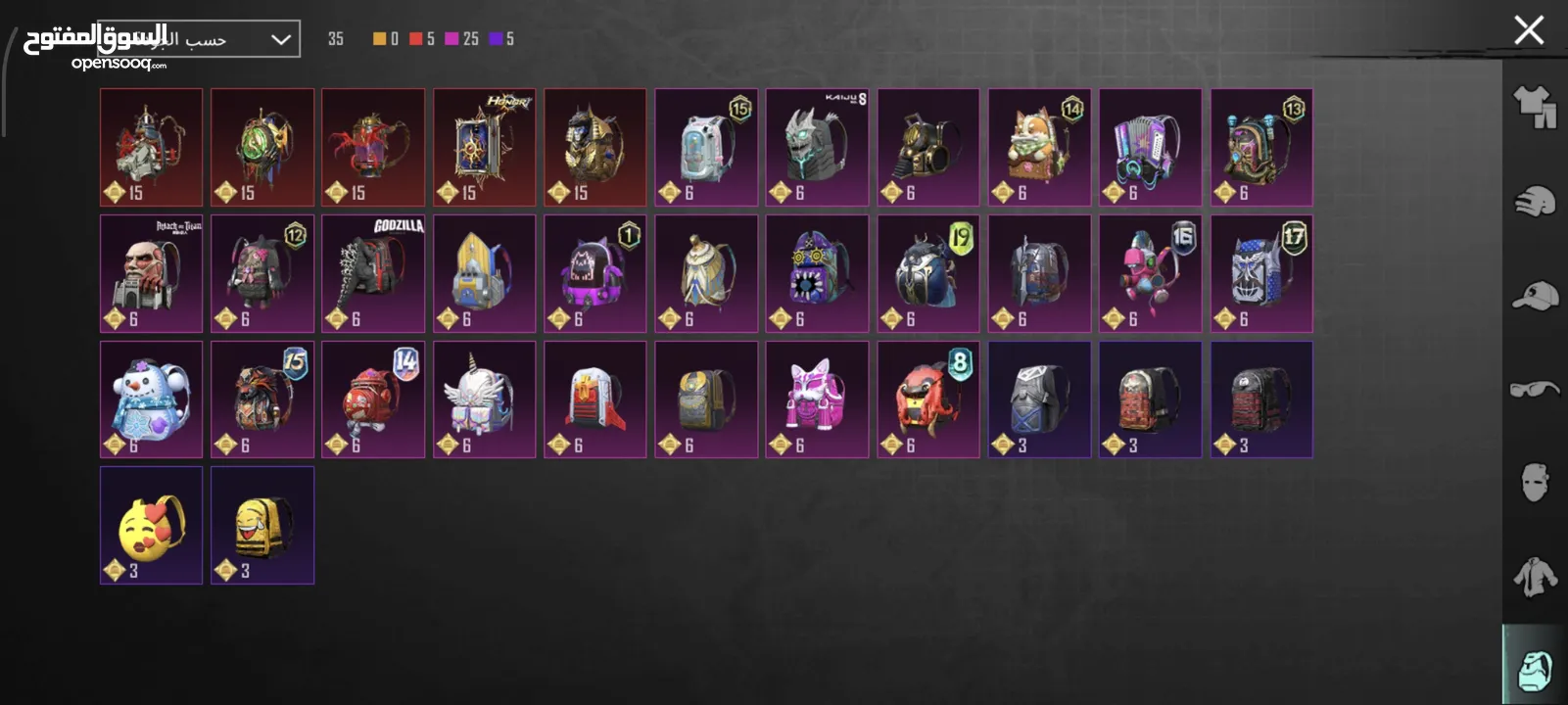
Task: Select the pink cat backpack
Action: click(817, 399)
